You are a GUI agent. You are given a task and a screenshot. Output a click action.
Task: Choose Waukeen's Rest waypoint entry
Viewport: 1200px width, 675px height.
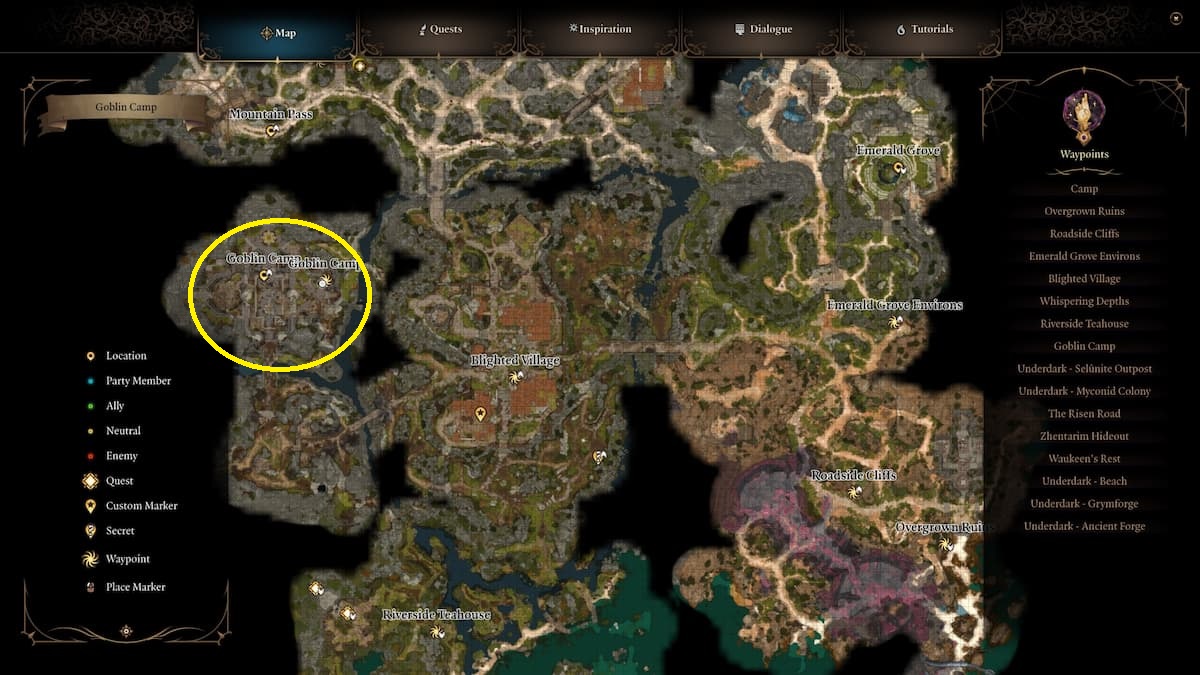pyautogui.click(x=1084, y=459)
